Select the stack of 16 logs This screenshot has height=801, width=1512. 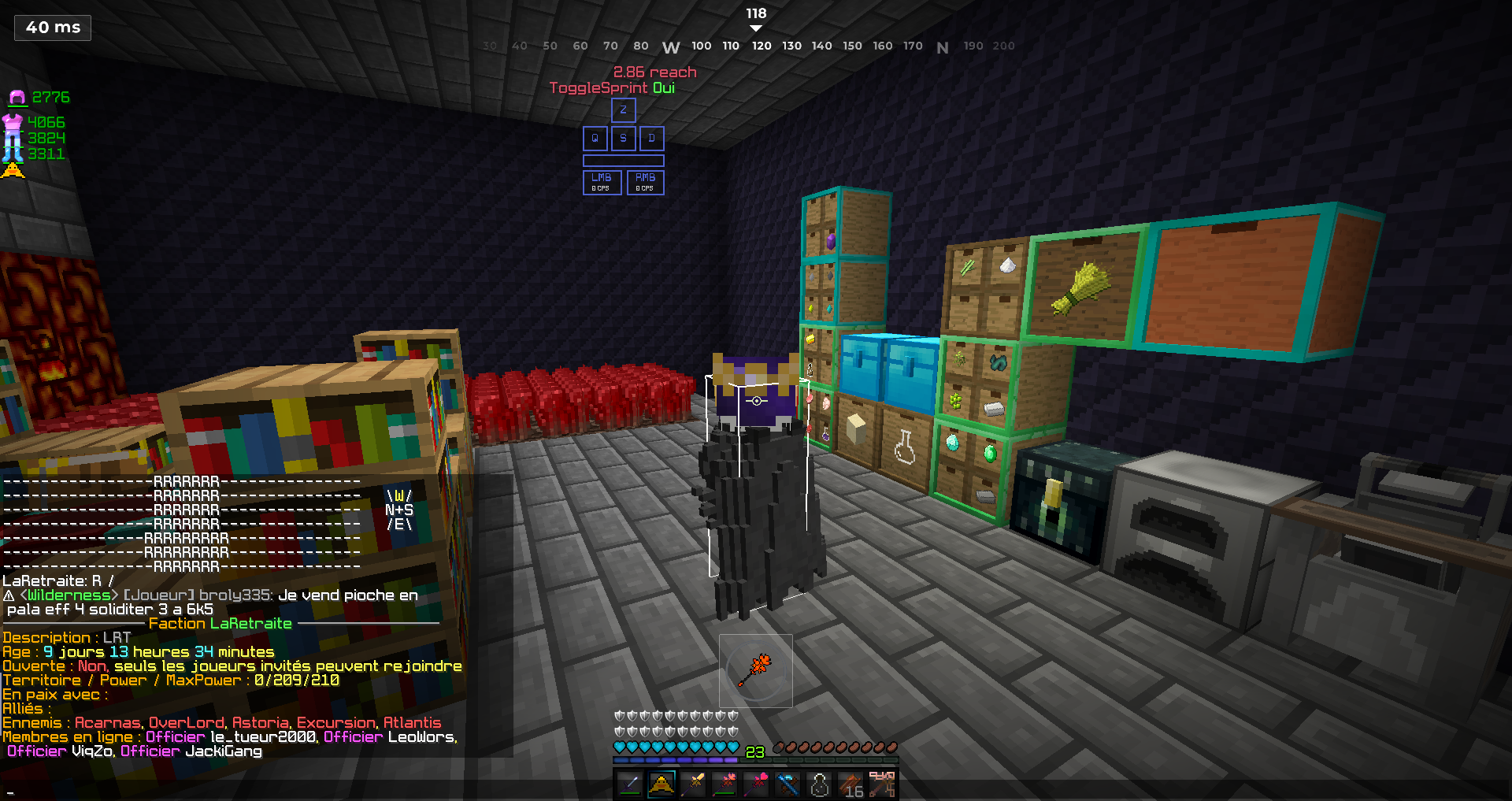[851, 784]
